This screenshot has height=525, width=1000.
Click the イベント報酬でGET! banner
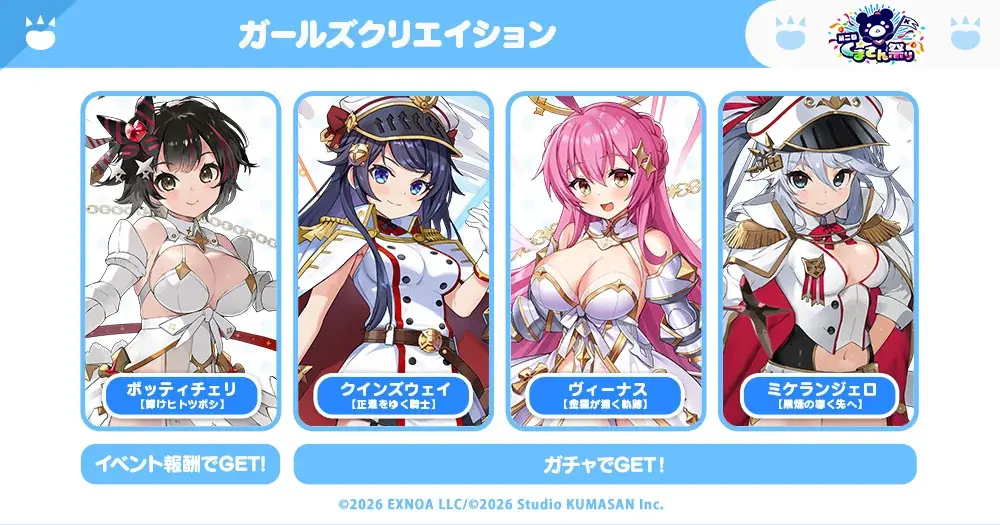(180, 464)
